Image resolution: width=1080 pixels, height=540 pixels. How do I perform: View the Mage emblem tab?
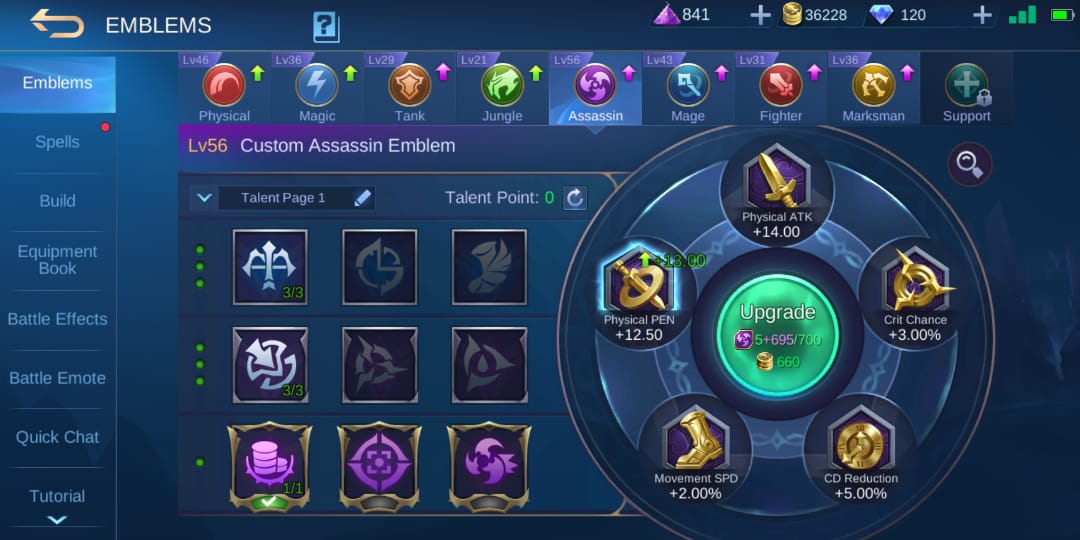[688, 90]
